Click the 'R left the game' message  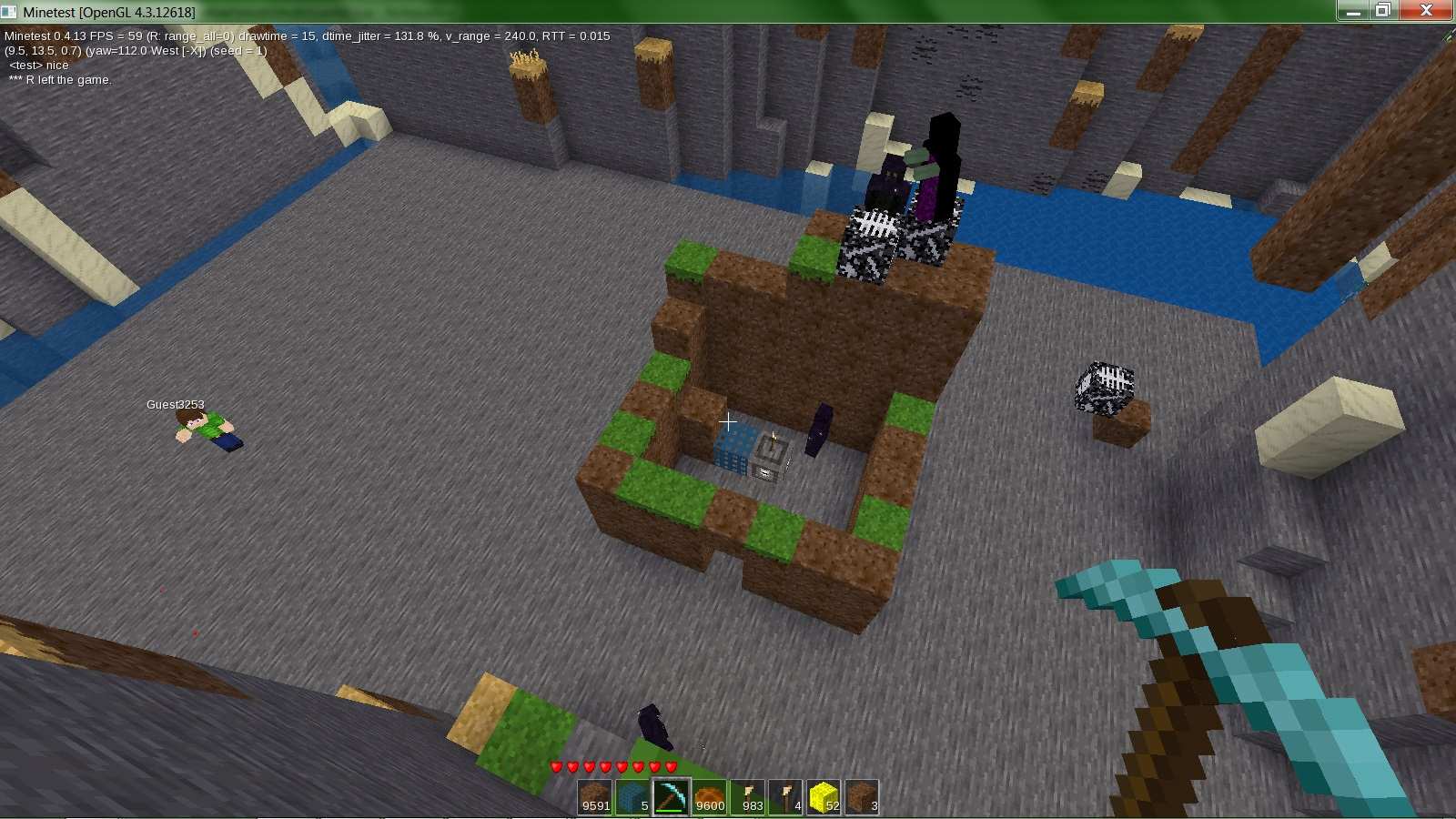(x=59, y=79)
